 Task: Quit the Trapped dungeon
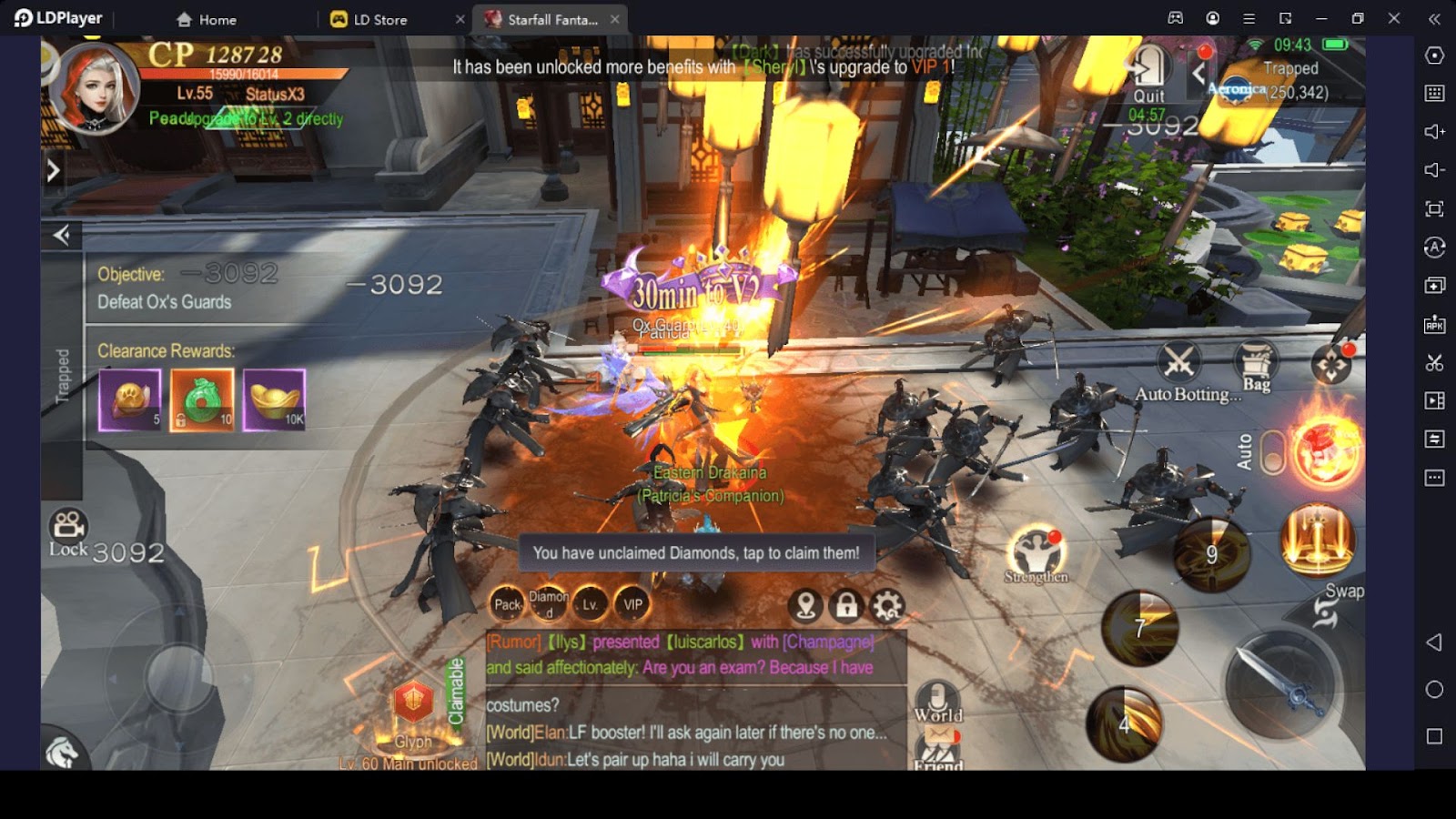point(1148,75)
